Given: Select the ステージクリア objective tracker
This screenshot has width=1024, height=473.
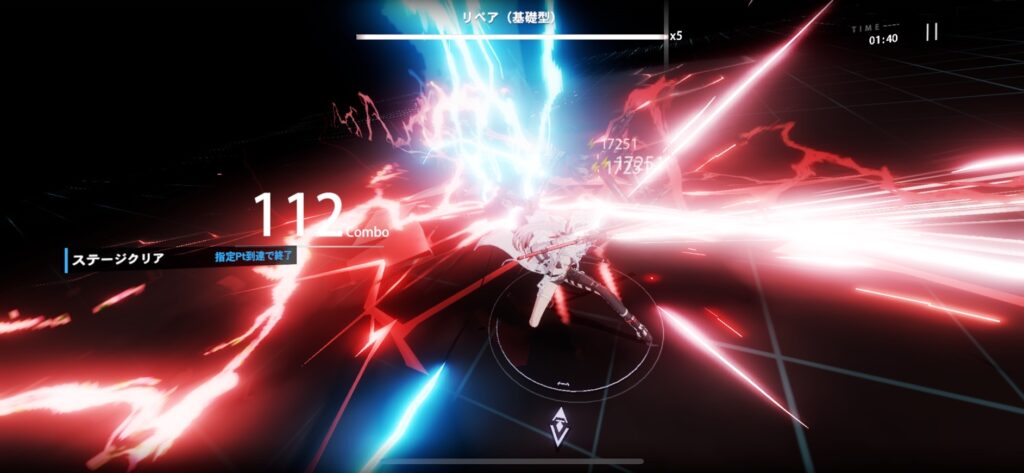Looking at the screenshot, I should point(118,259).
